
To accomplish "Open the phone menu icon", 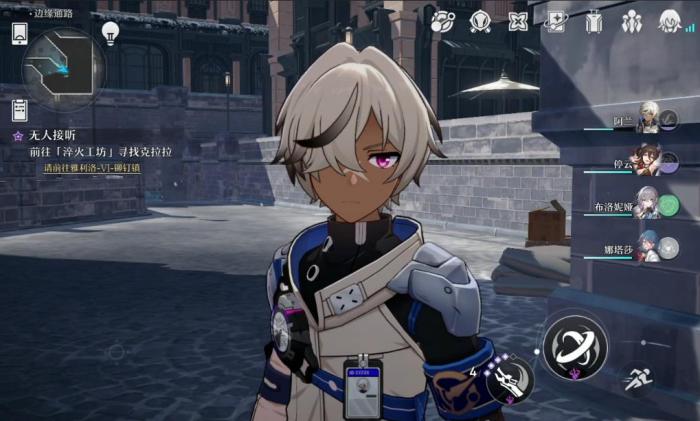I will (x=19, y=33).
